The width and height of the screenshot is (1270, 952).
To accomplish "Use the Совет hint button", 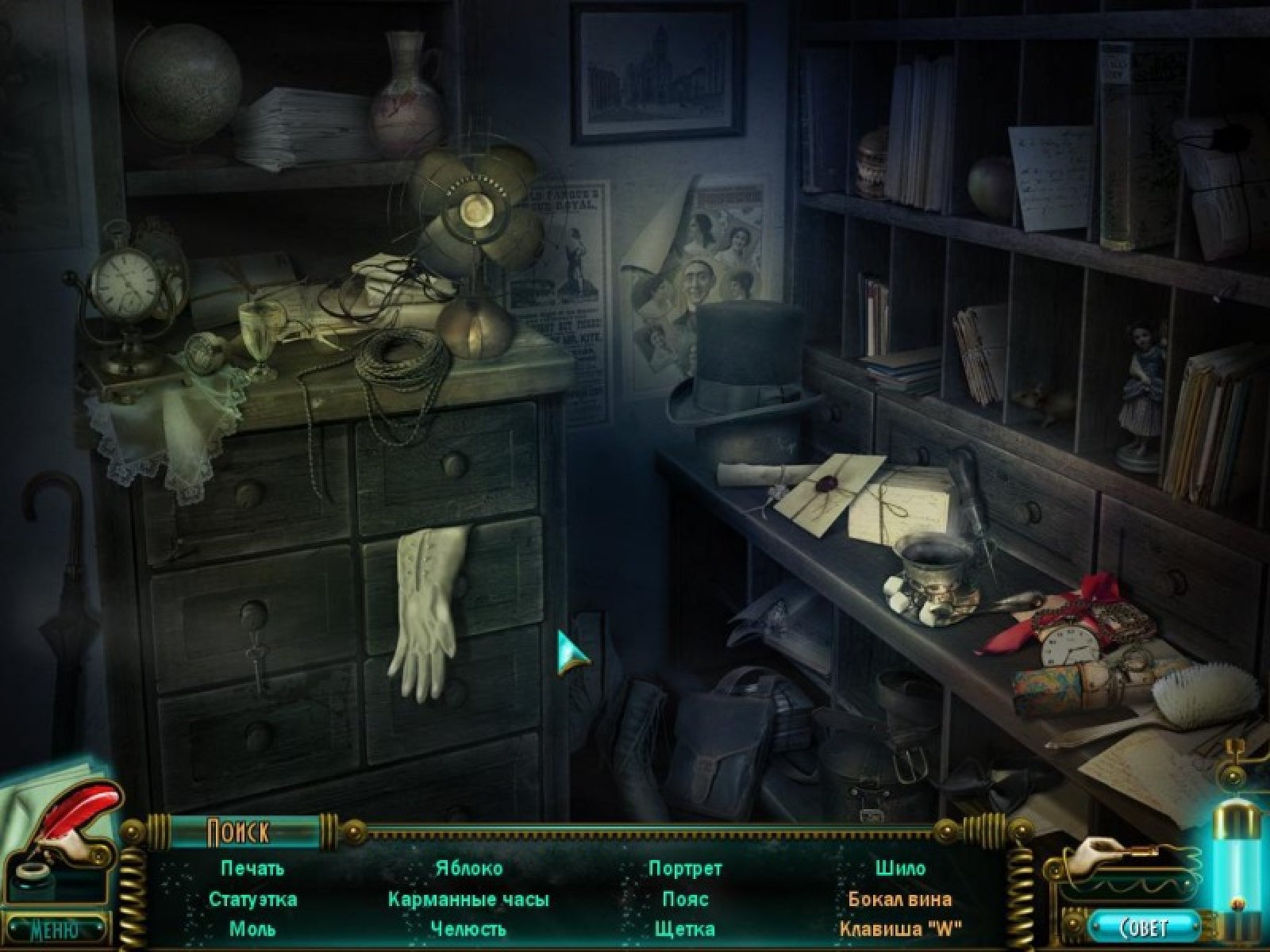I will tap(1144, 927).
